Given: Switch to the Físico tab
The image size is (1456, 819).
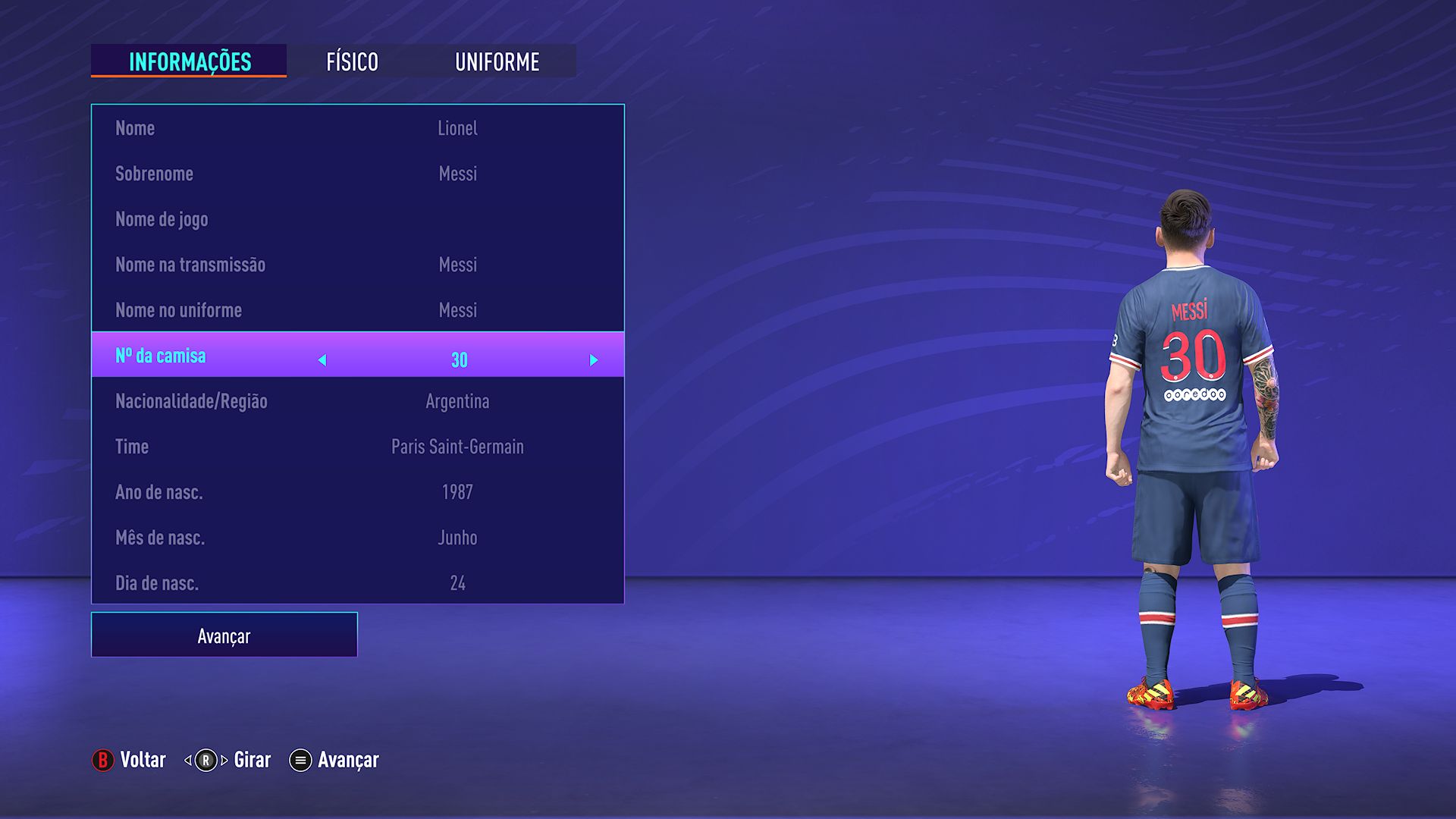Looking at the screenshot, I should point(352,62).
